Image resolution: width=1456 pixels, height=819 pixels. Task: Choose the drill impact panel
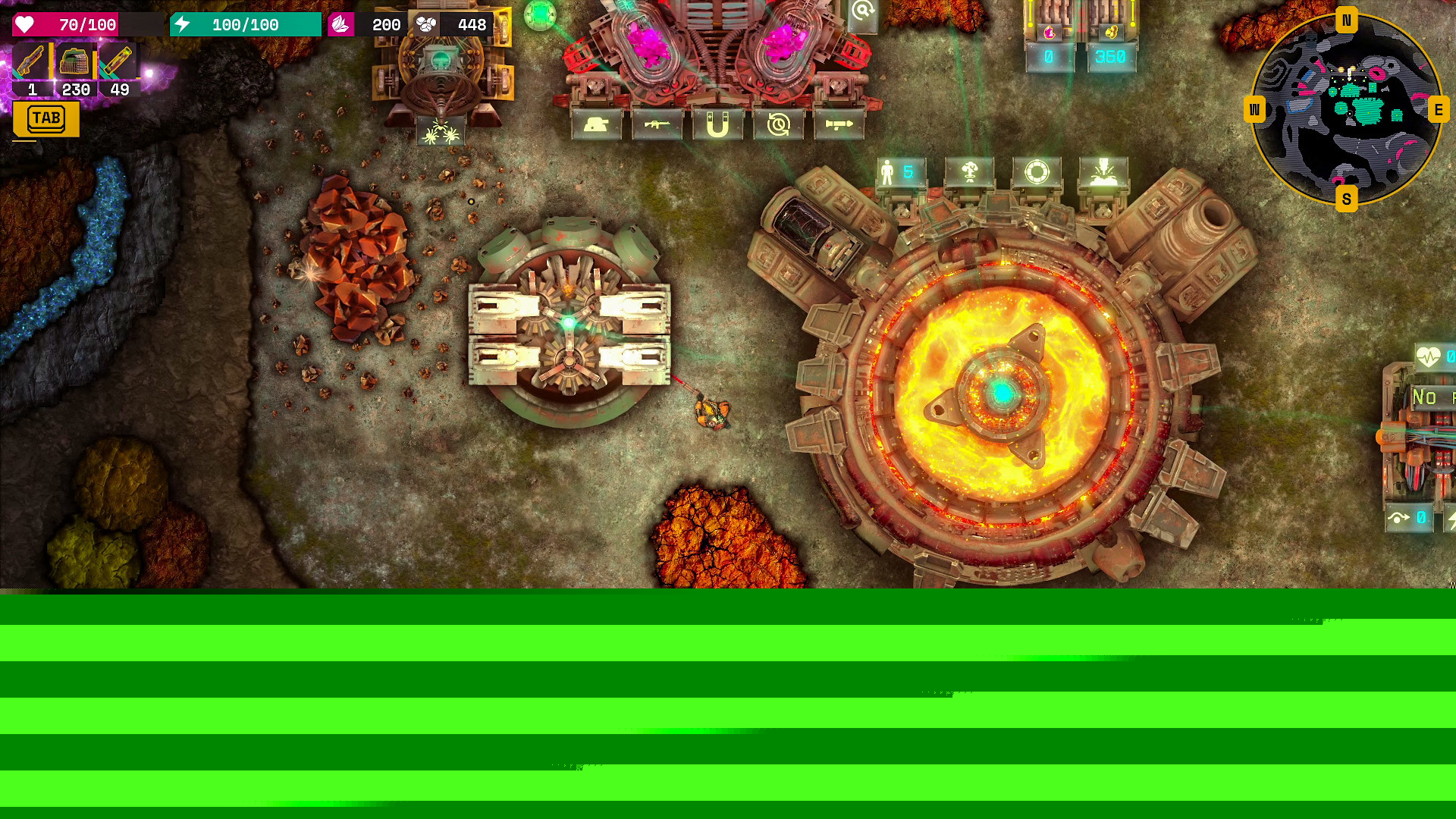point(1103,173)
